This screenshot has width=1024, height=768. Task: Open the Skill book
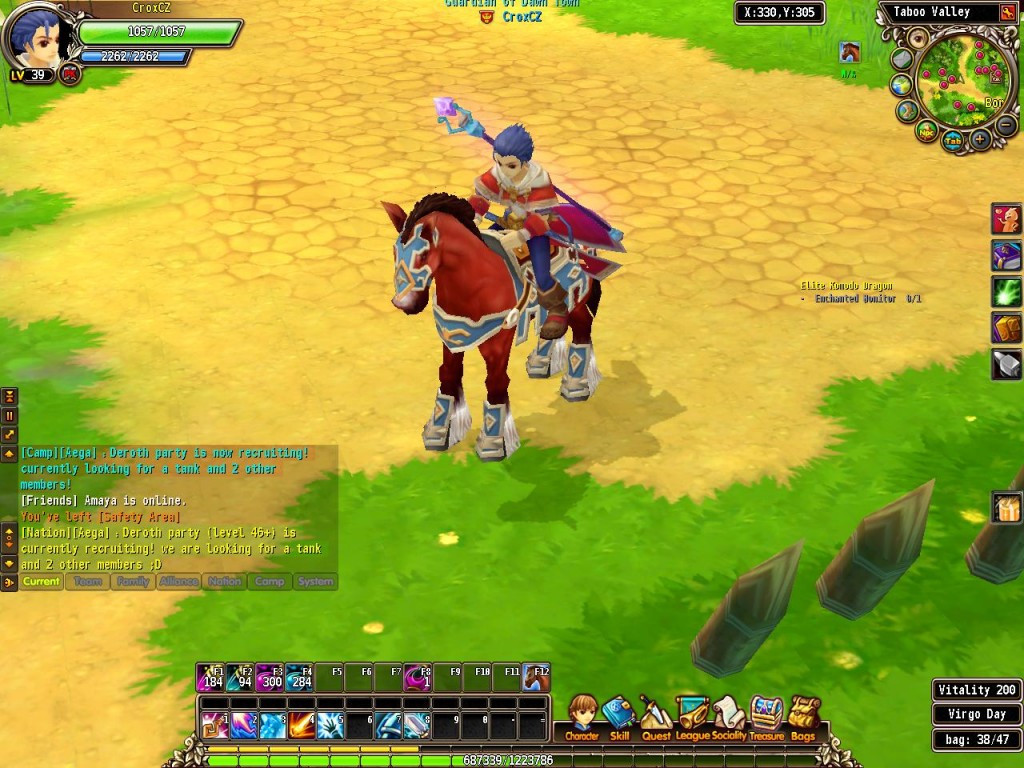[x=619, y=718]
